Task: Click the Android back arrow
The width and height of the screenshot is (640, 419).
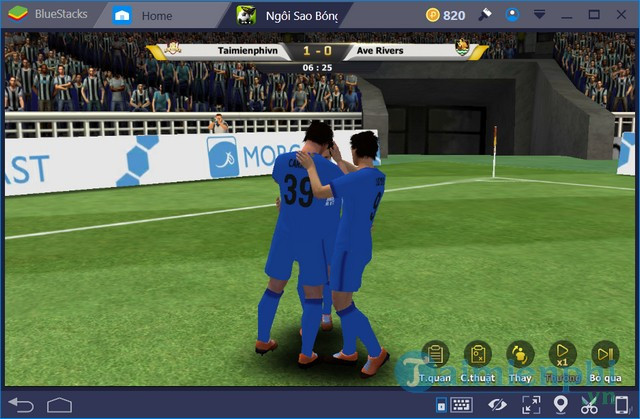Action: (x=23, y=405)
